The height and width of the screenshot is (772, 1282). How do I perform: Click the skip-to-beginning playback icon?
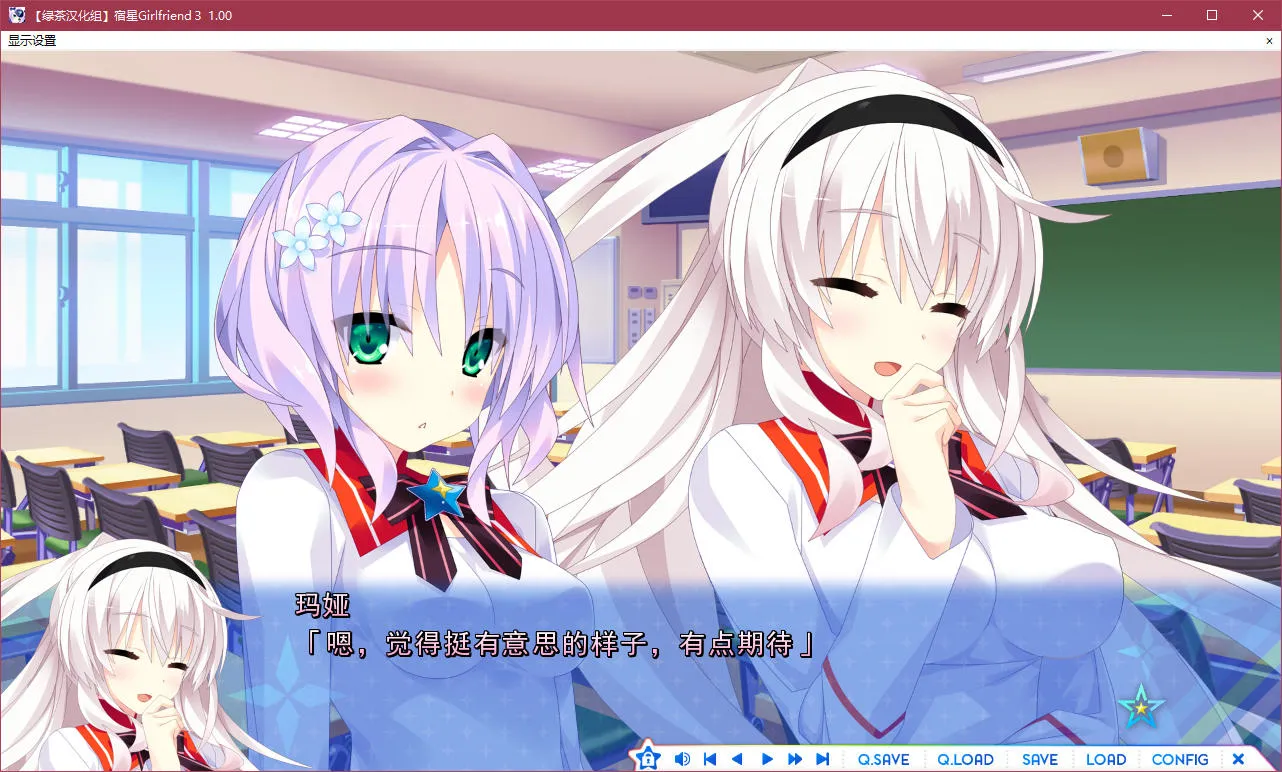tap(710, 758)
